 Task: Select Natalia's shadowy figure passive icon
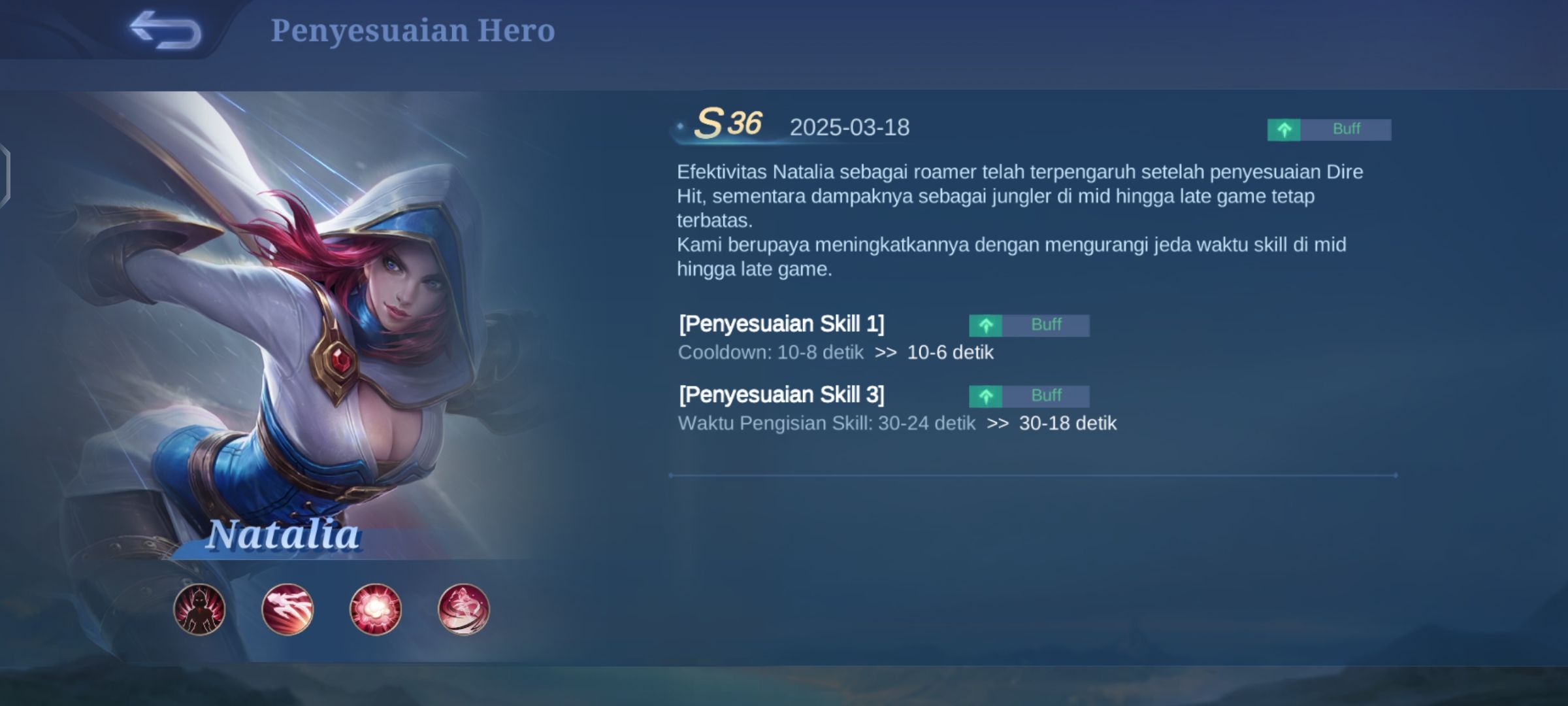pyautogui.click(x=199, y=609)
